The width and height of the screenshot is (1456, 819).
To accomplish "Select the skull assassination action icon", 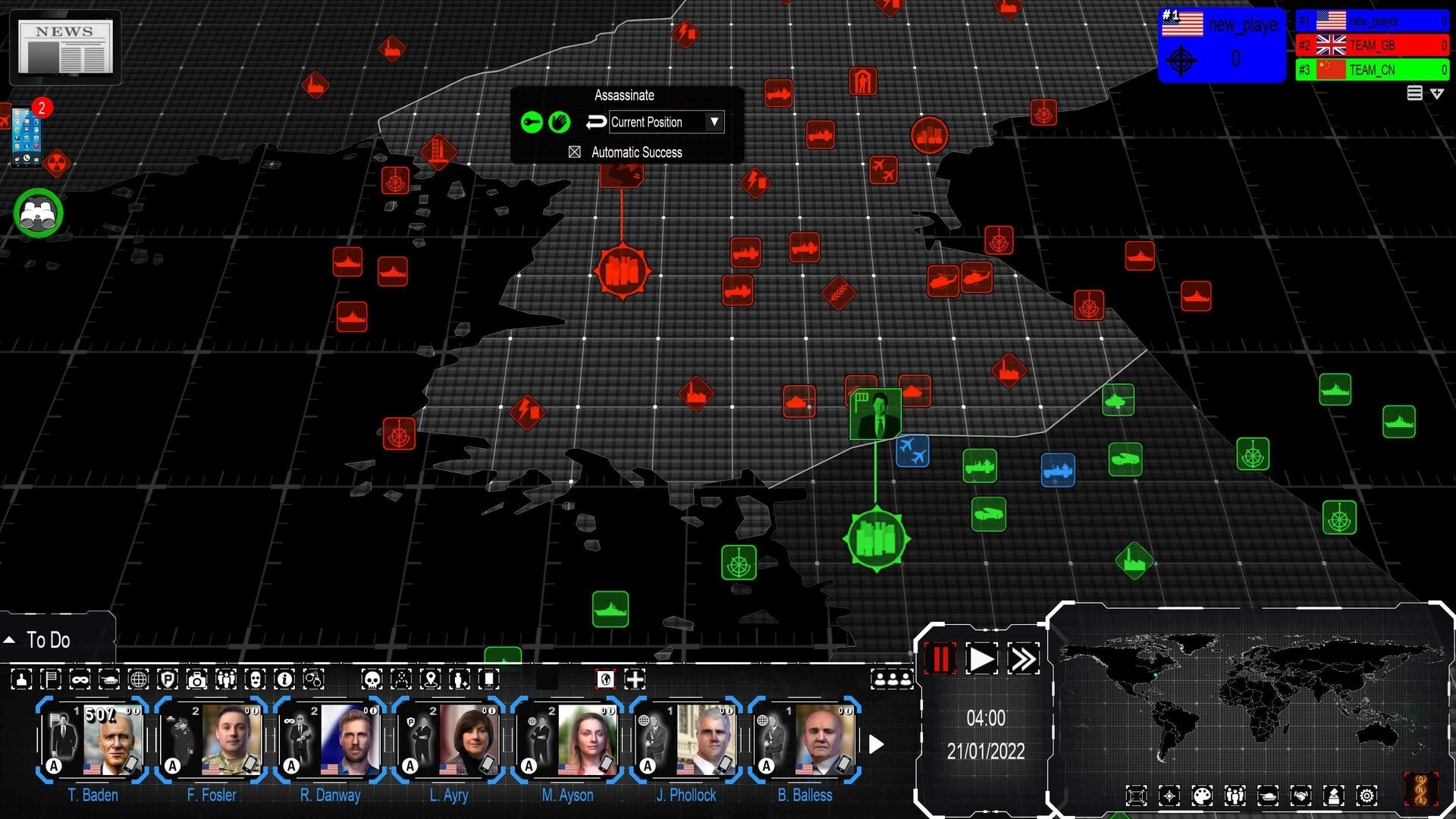I will (x=372, y=680).
